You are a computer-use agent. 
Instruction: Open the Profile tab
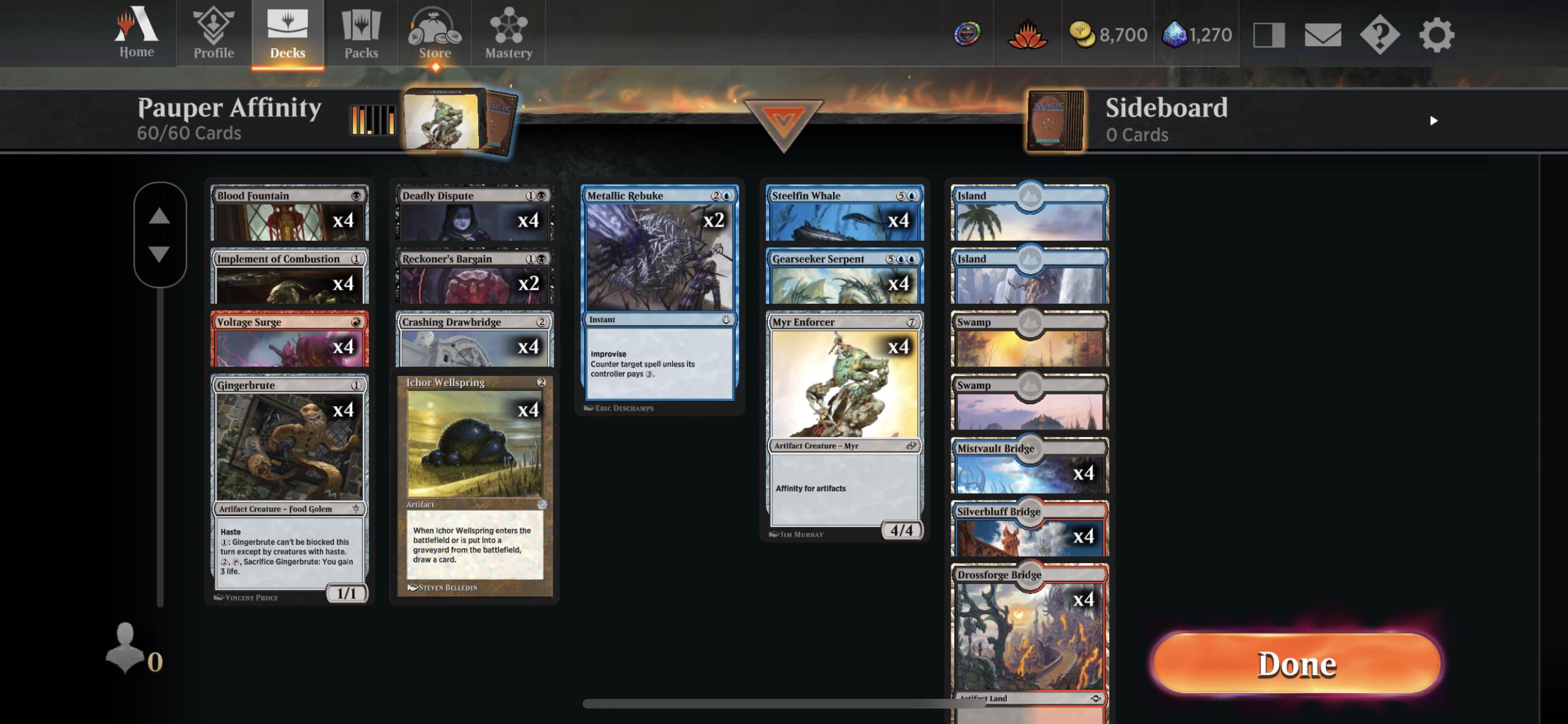pos(214,33)
